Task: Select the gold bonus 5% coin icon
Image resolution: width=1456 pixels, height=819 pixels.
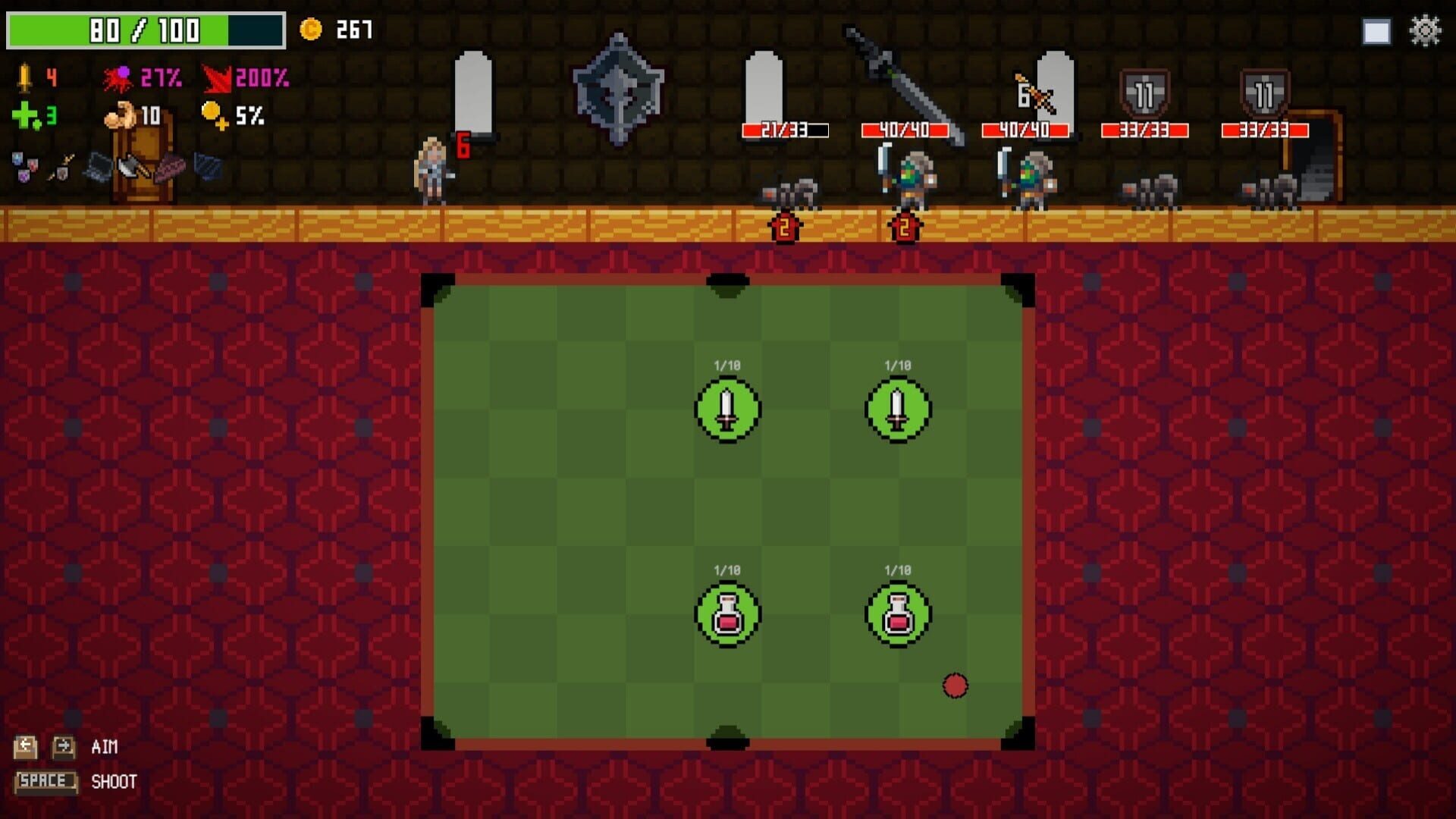Action: pos(213,114)
